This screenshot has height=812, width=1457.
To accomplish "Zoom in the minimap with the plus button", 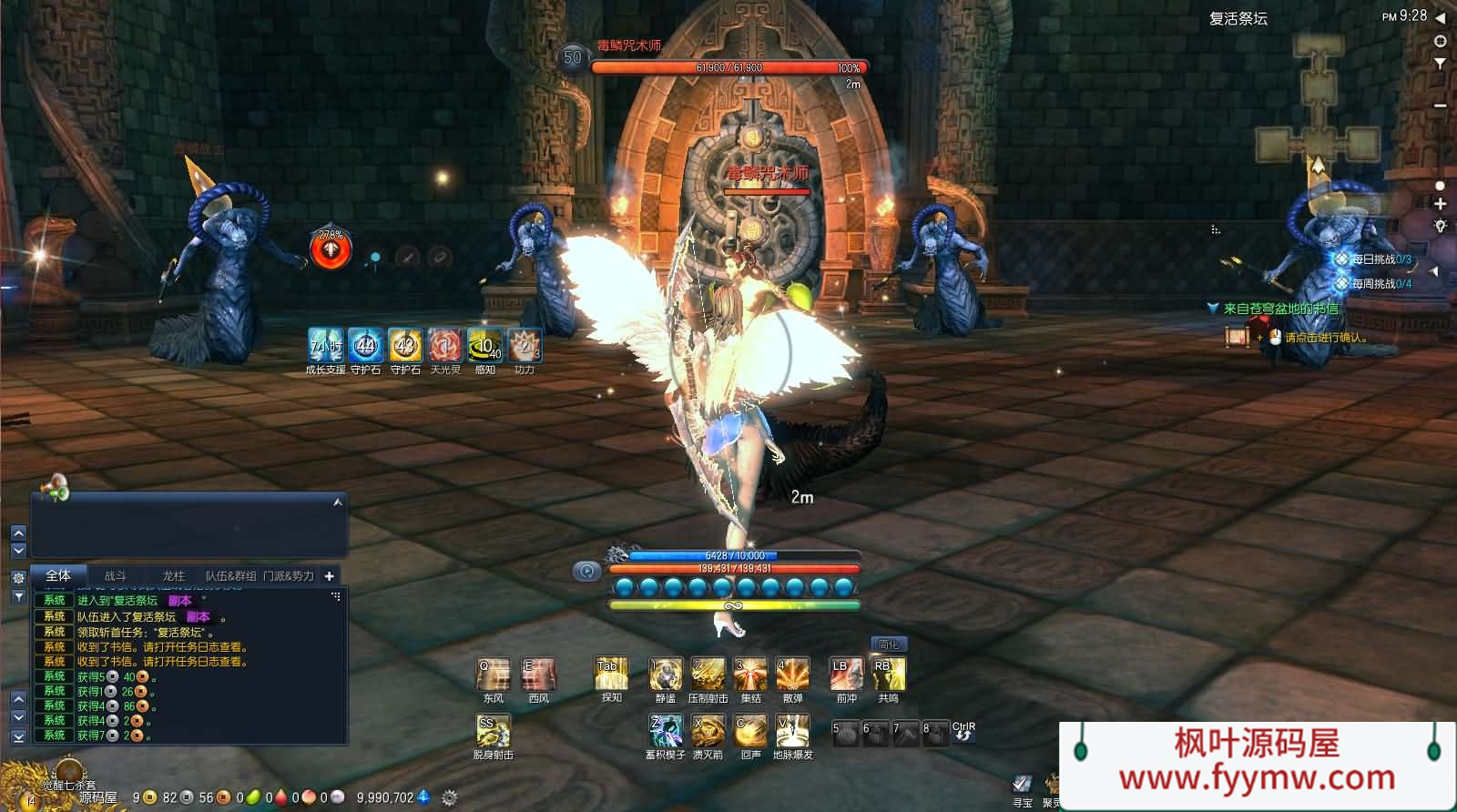I will (1440, 205).
